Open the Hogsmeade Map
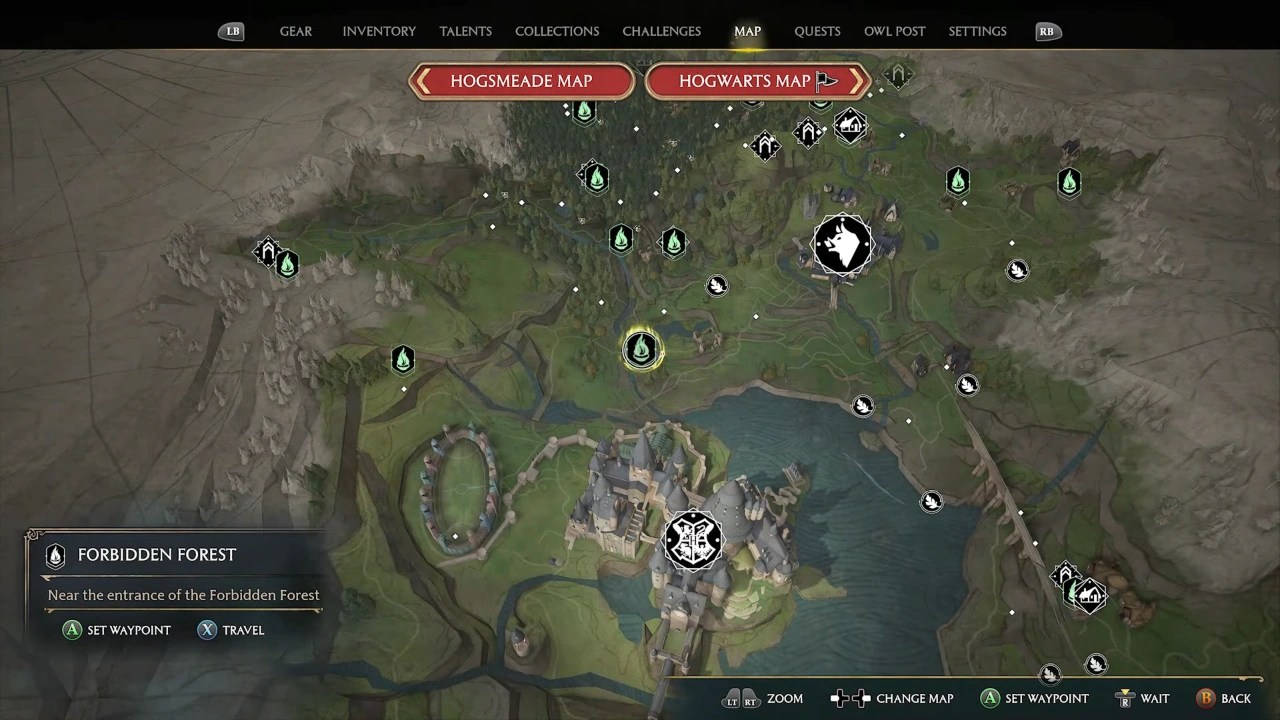The width and height of the screenshot is (1280, 720). 520,81
